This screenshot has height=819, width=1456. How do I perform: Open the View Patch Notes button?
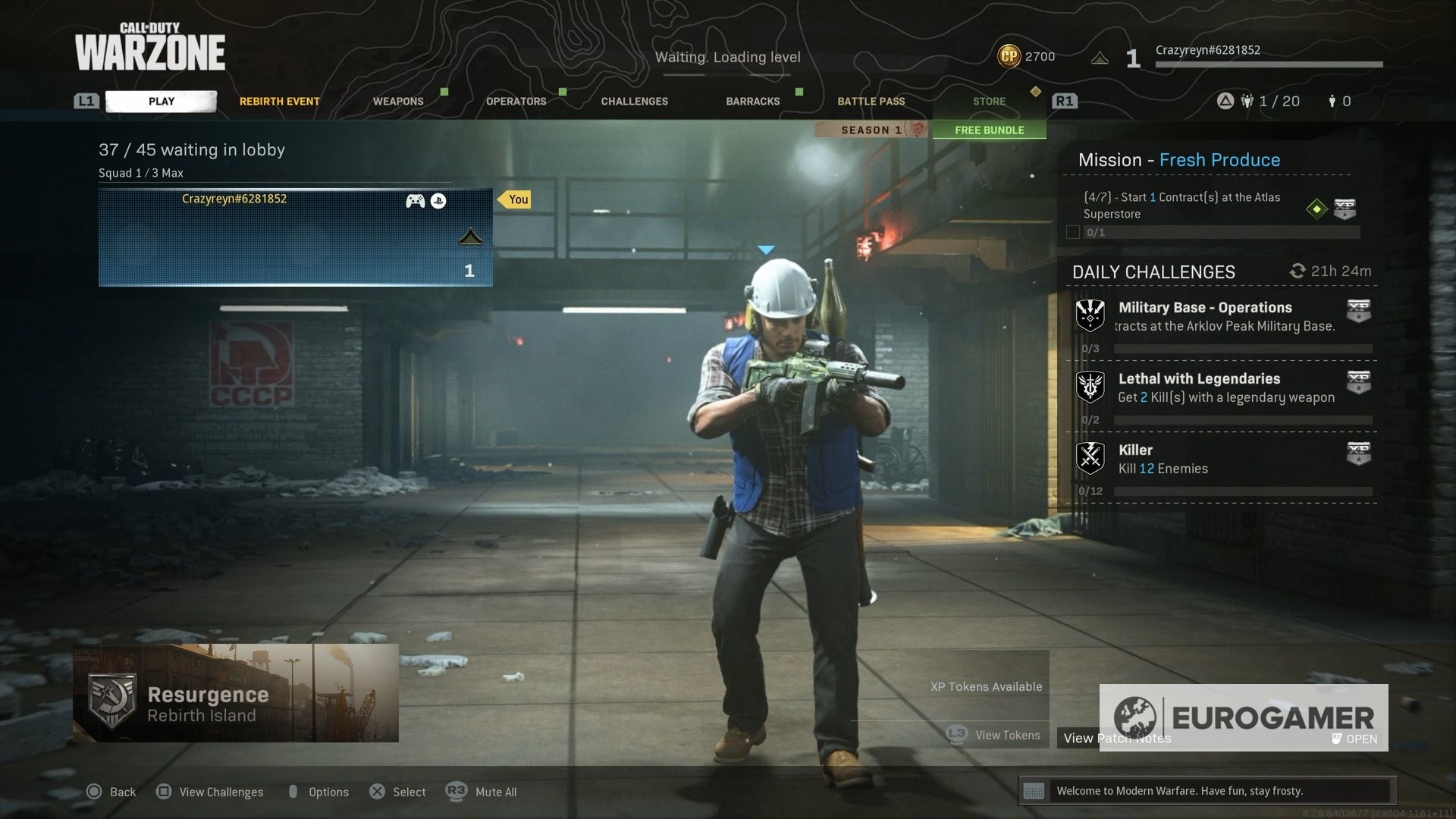(1116, 738)
